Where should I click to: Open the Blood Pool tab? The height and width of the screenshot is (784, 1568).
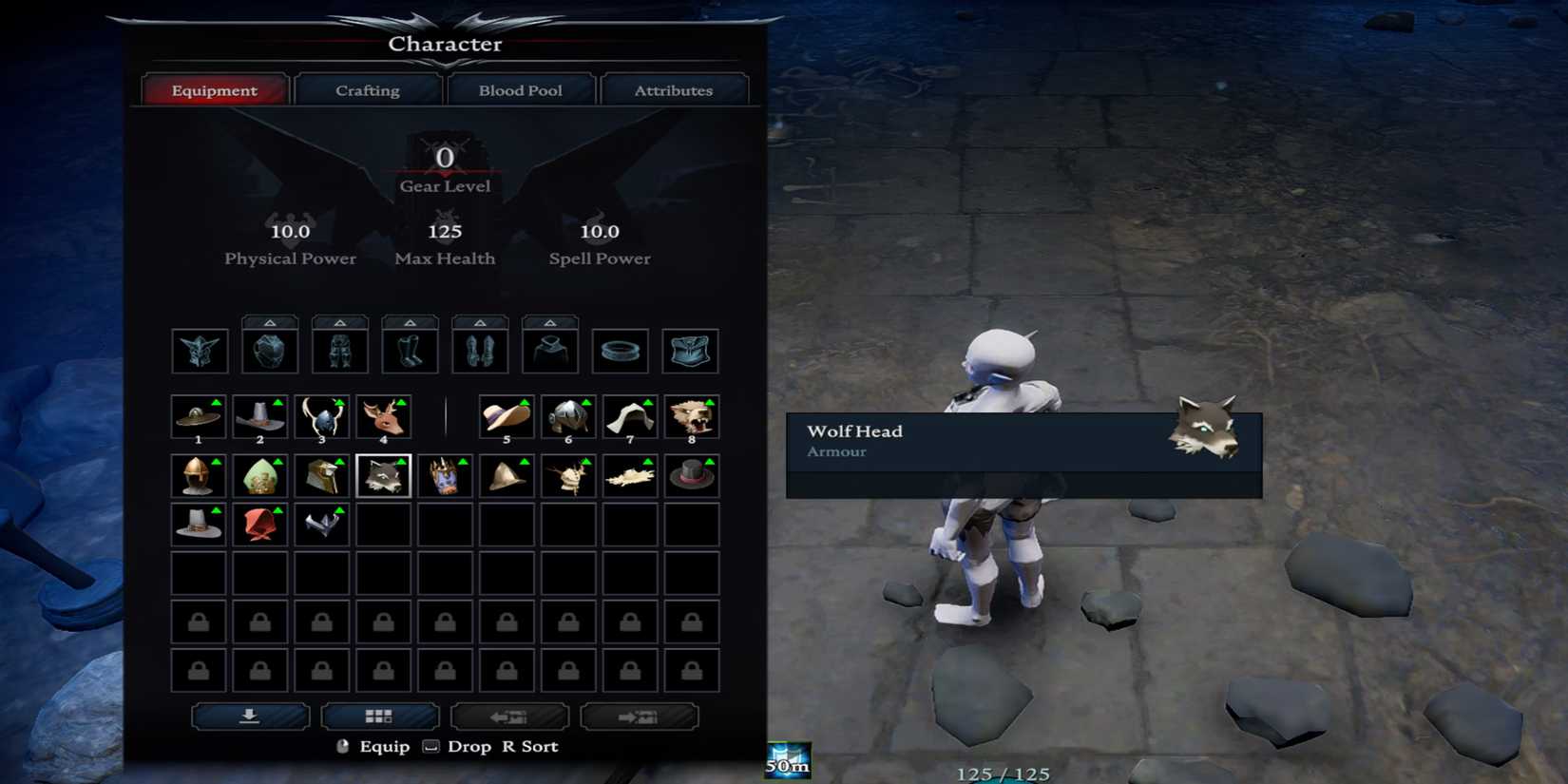coord(522,89)
